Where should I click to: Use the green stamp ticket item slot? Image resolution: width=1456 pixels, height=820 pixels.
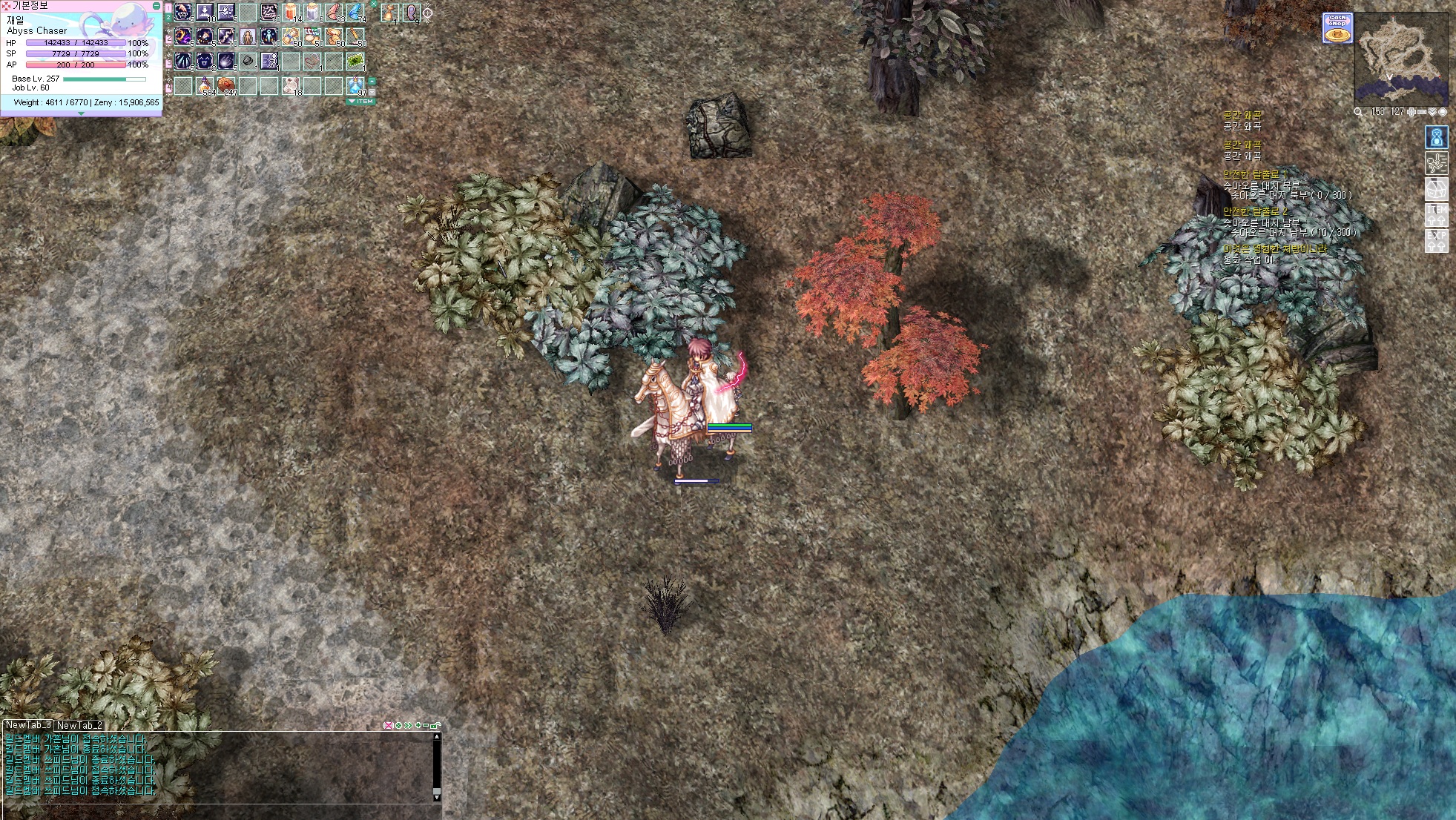pyautogui.click(x=356, y=61)
